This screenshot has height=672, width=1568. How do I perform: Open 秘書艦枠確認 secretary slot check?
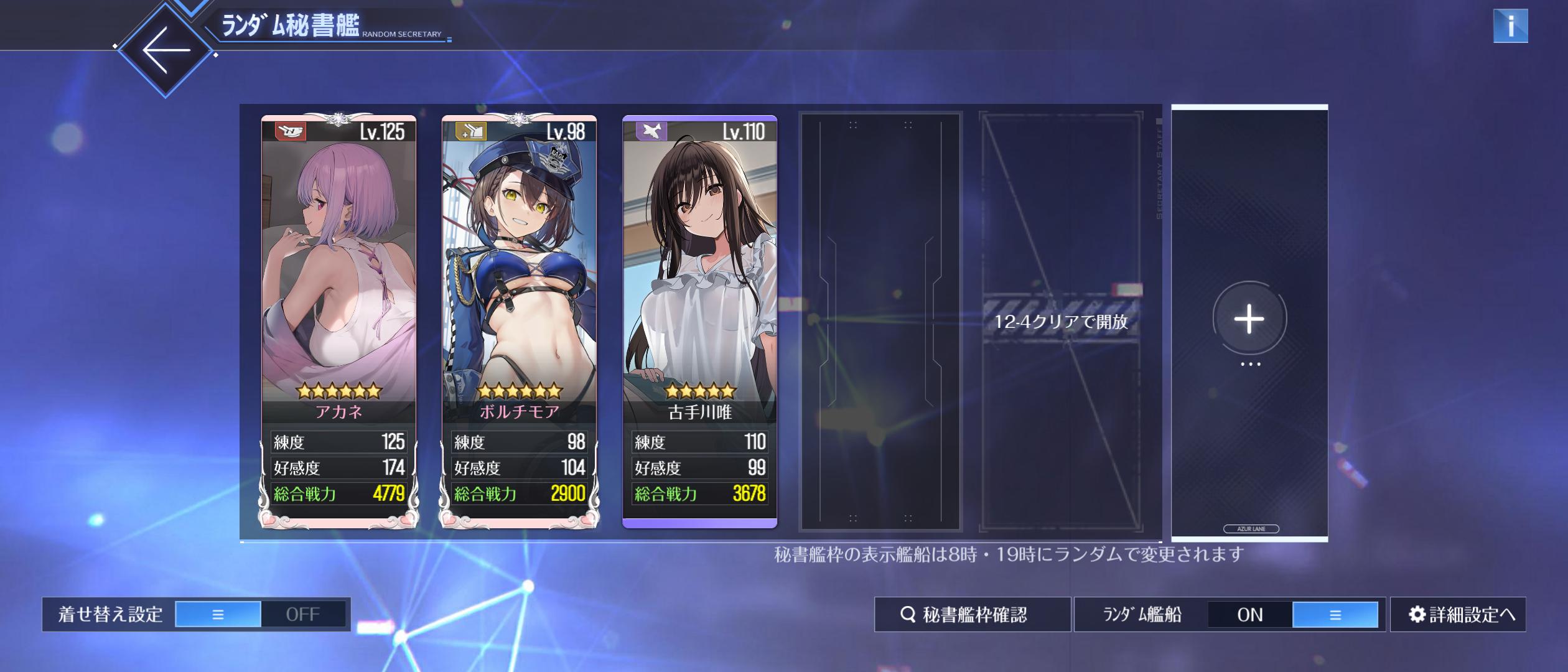[973, 614]
